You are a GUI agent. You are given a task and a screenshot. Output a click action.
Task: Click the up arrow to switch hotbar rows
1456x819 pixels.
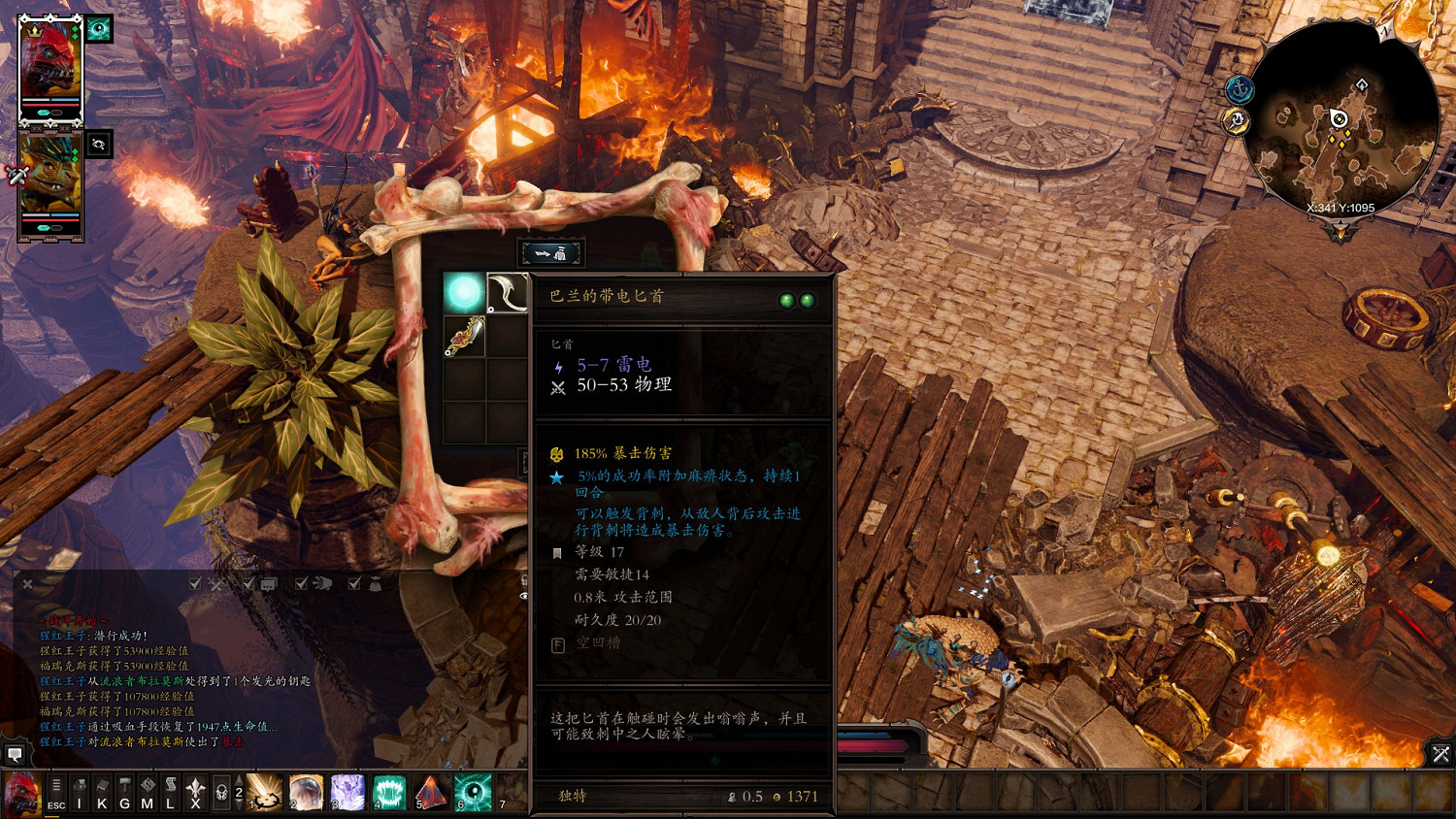[238, 780]
